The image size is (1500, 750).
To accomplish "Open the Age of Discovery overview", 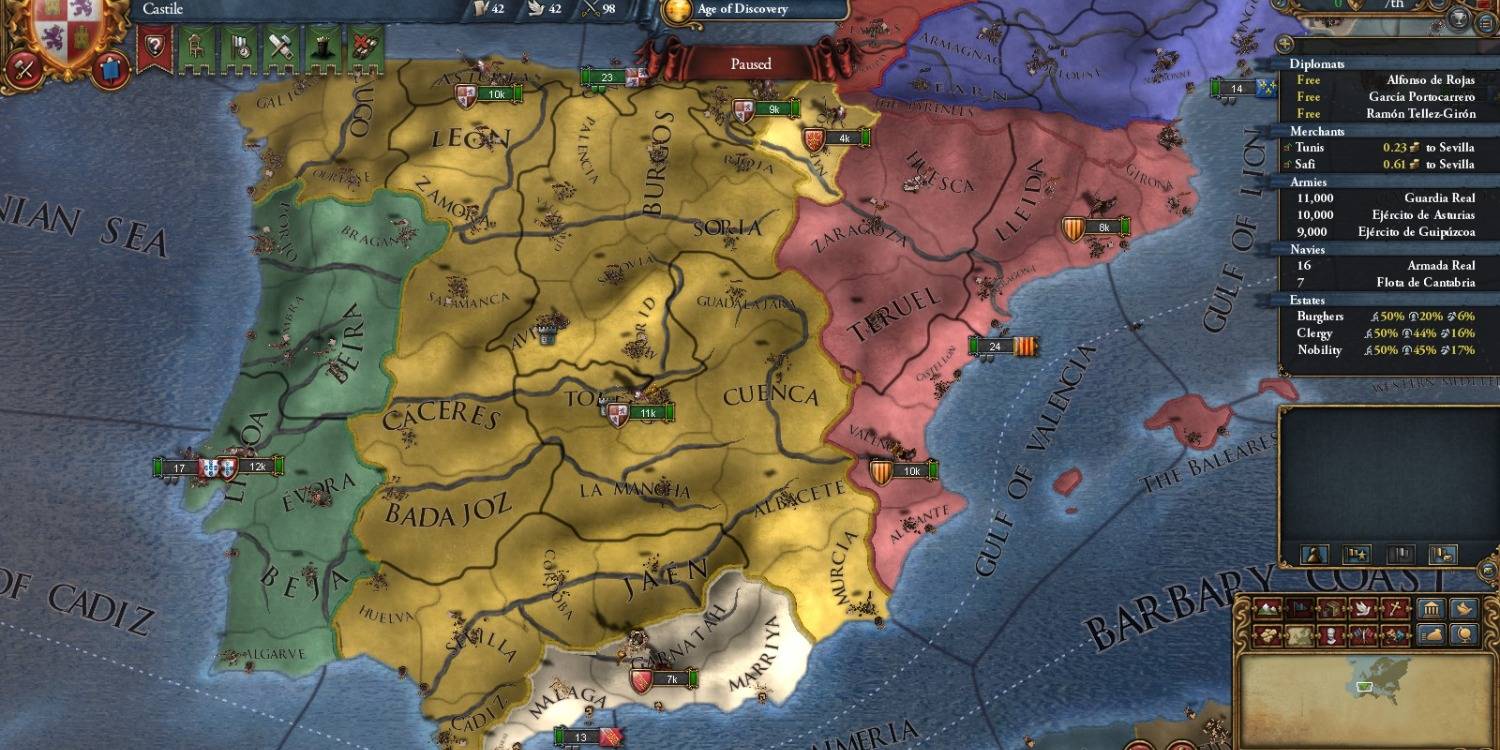I will point(745,10).
